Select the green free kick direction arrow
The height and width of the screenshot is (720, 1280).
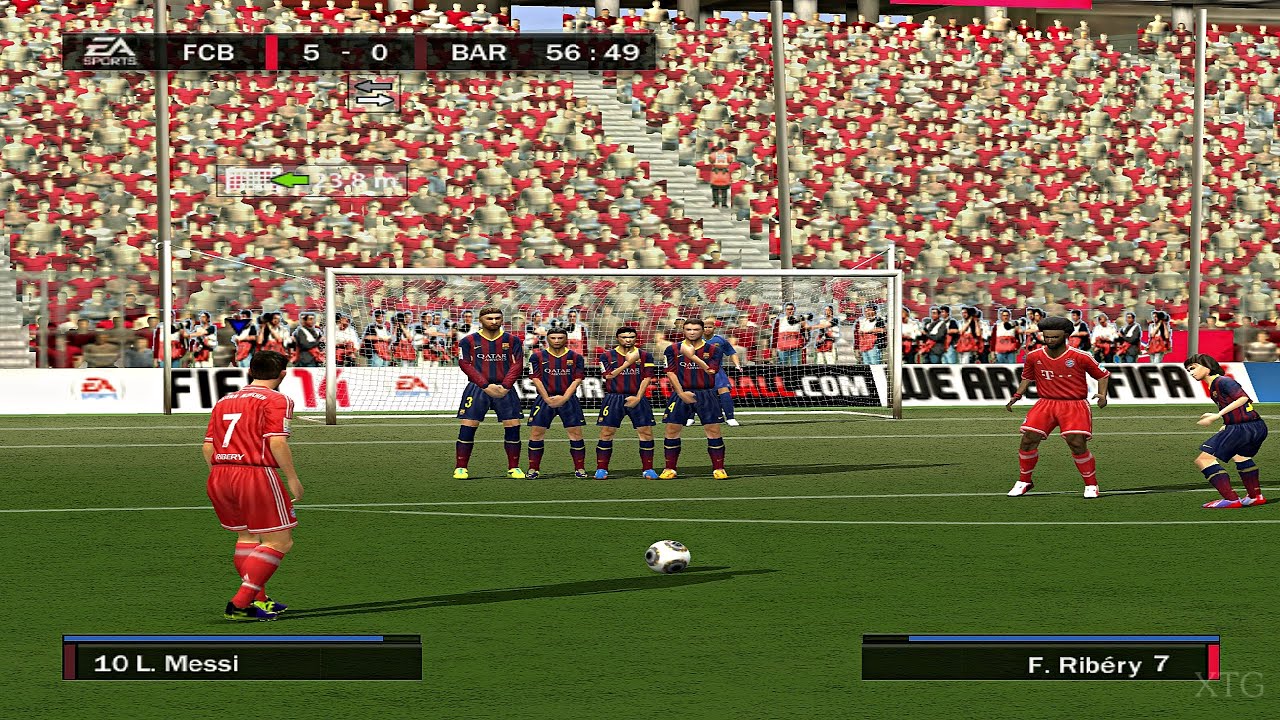pos(292,180)
